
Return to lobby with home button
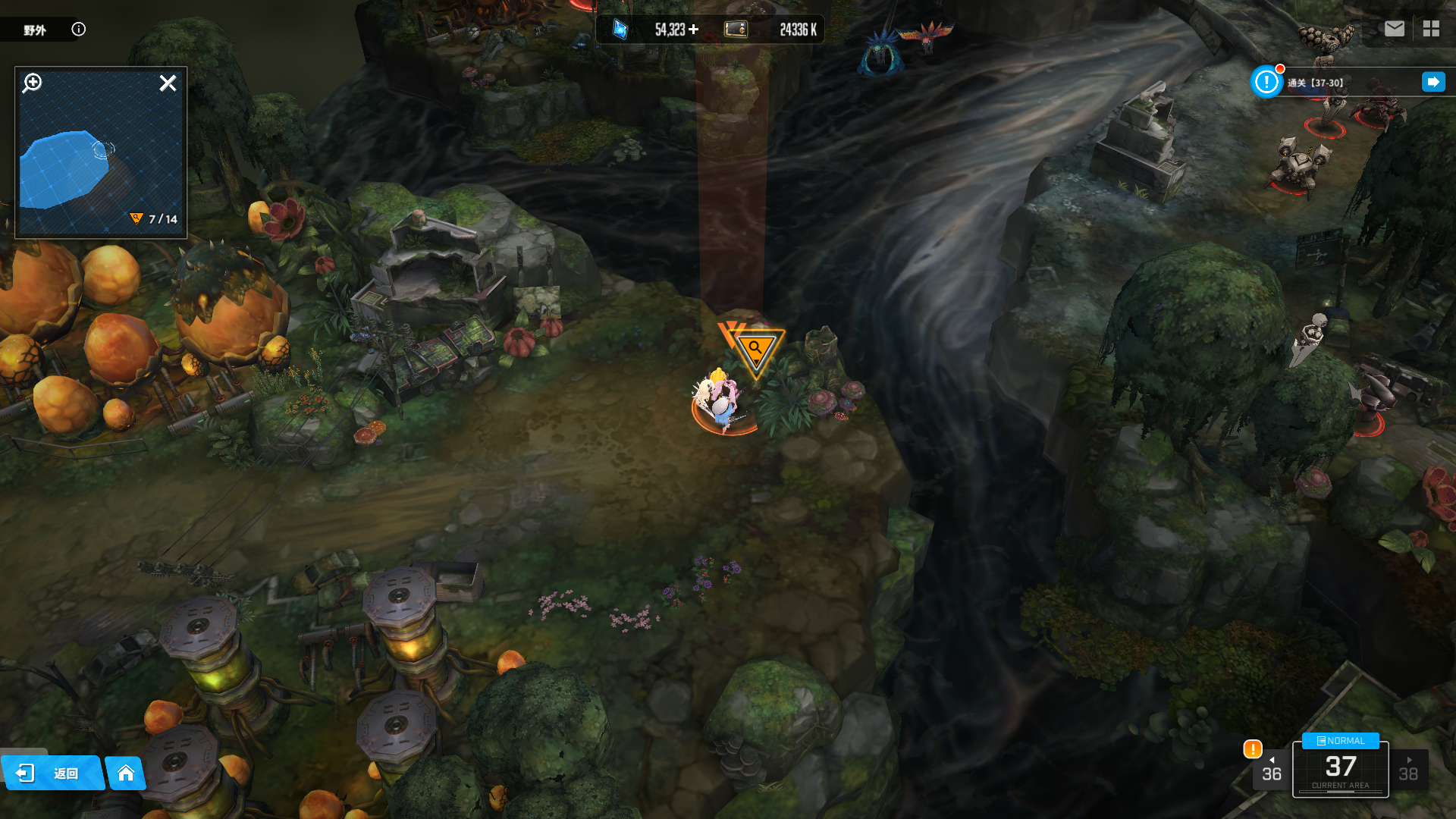click(x=126, y=773)
